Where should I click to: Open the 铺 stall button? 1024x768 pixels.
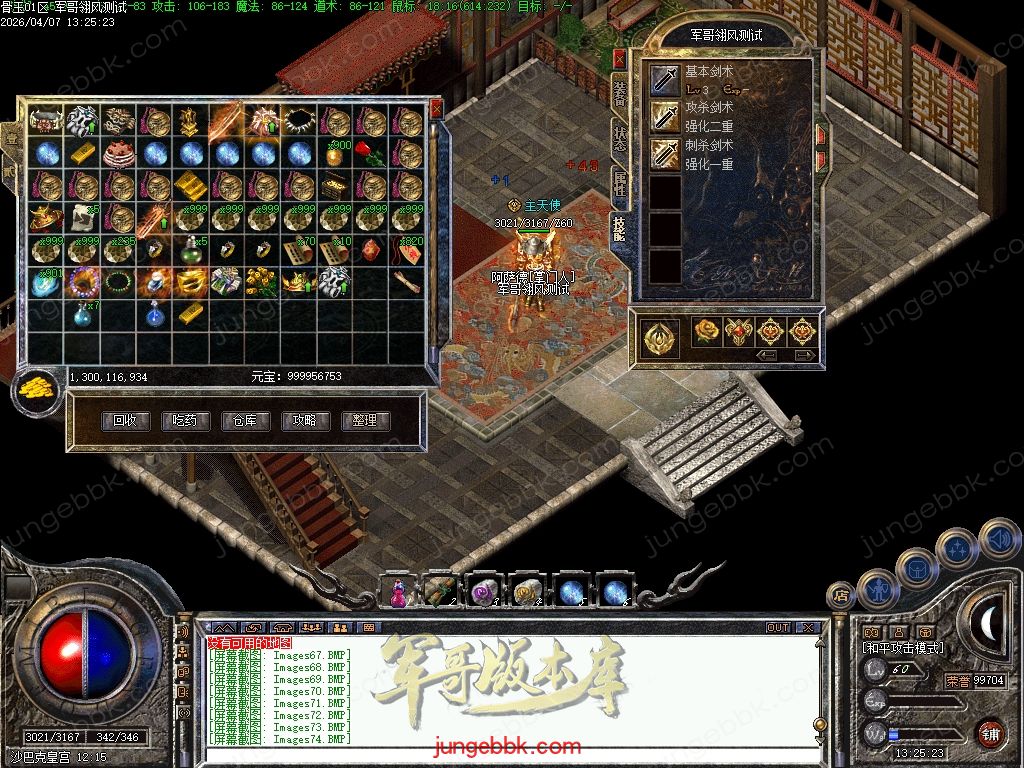pos(990,732)
